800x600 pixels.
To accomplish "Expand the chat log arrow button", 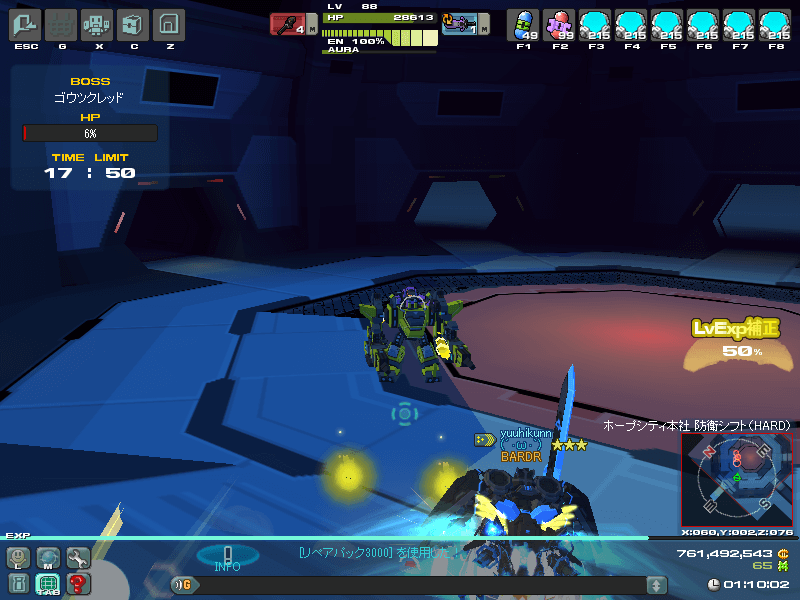I will [x=656, y=585].
